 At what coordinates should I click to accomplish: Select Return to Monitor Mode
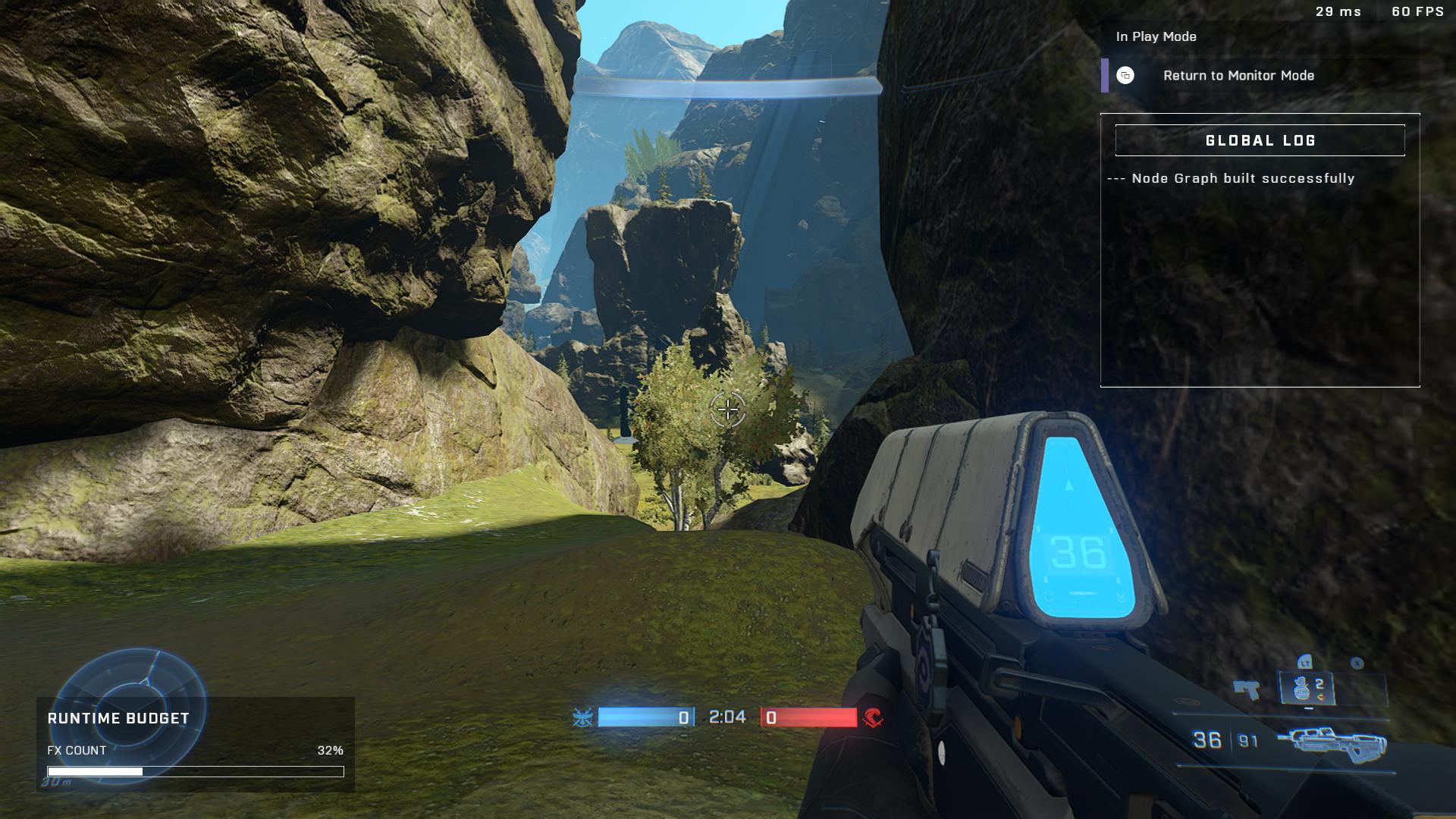tap(1238, 76)
